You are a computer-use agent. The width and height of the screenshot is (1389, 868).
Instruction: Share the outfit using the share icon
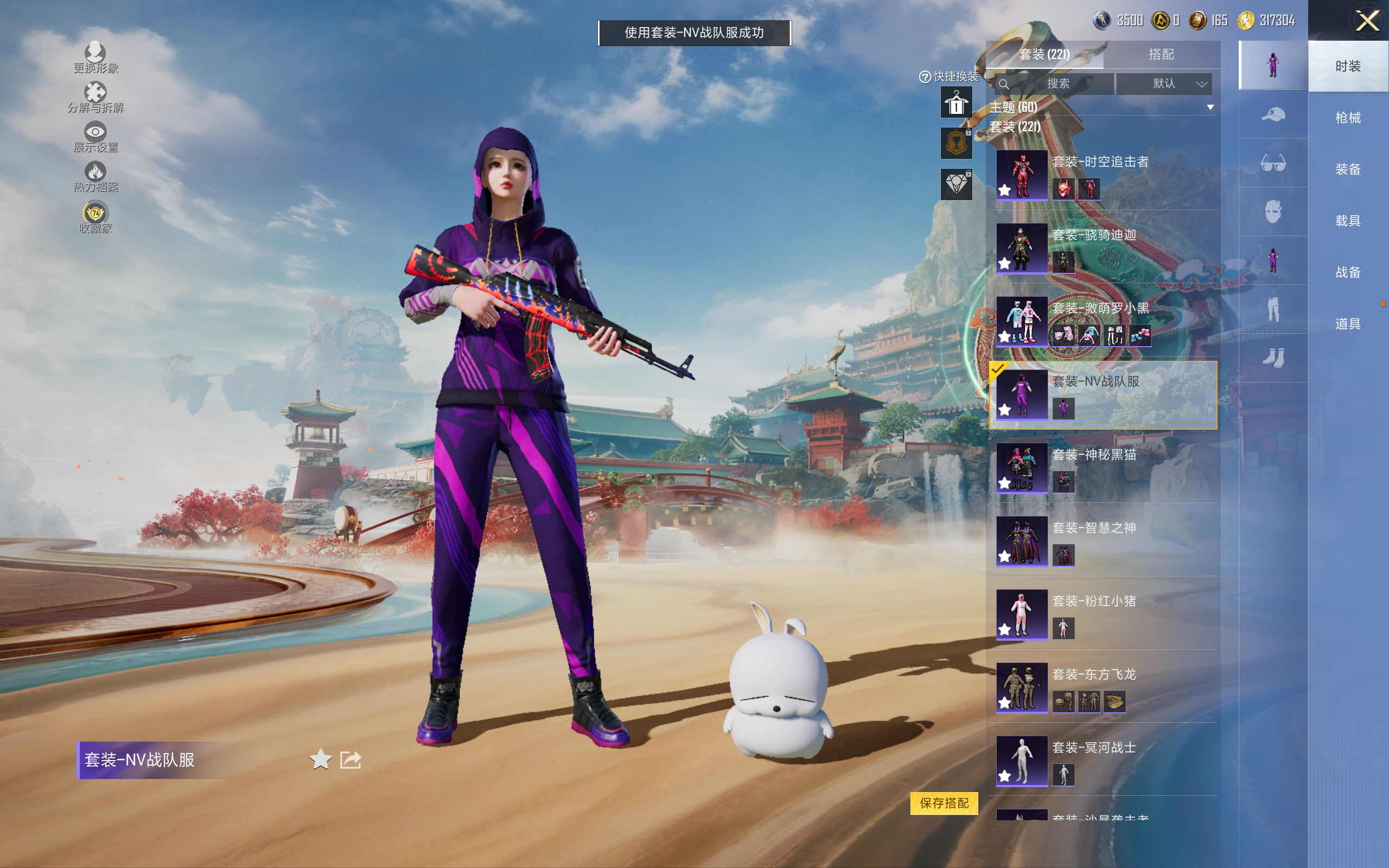[x=351, y=759]
